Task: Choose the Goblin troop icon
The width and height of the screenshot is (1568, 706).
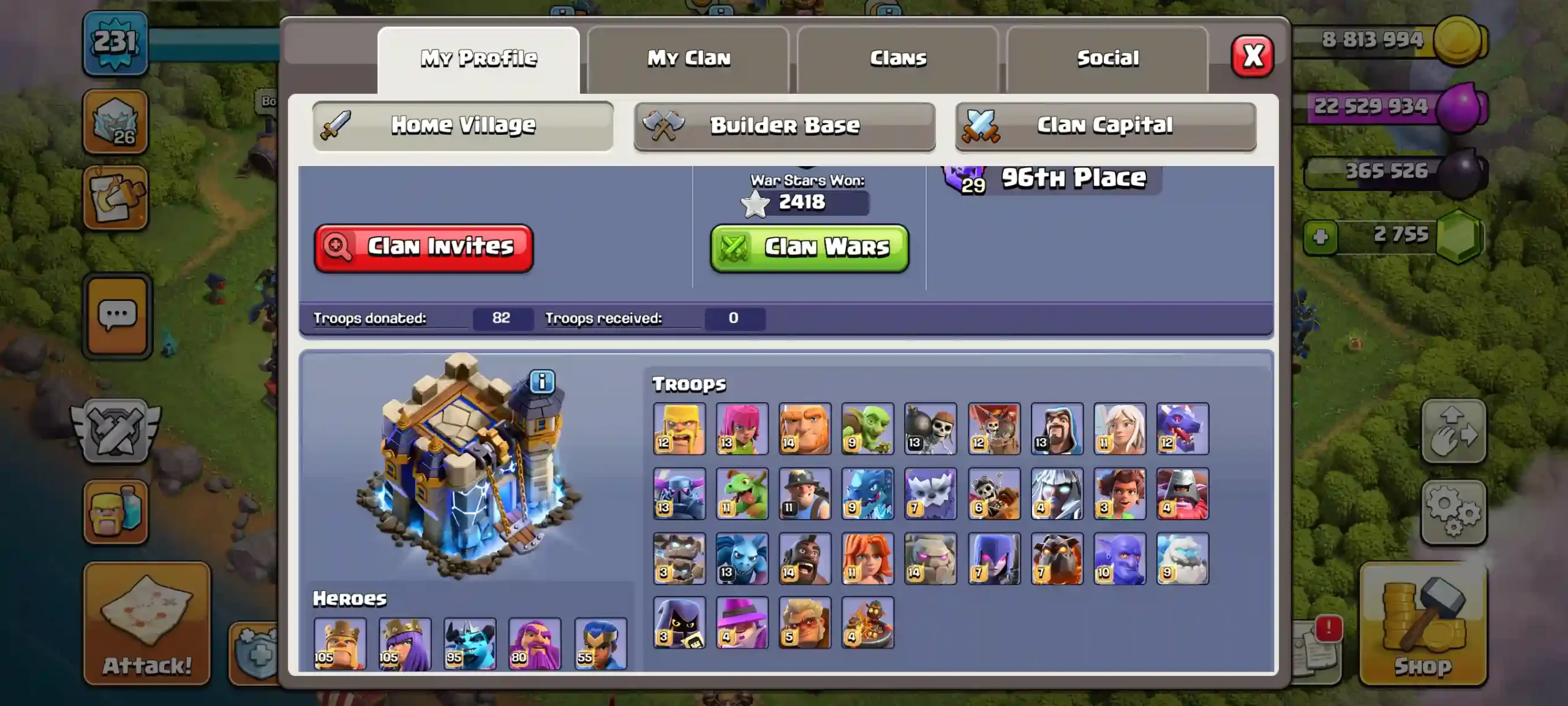Action: pyautogui.click(x=867, y=428)
